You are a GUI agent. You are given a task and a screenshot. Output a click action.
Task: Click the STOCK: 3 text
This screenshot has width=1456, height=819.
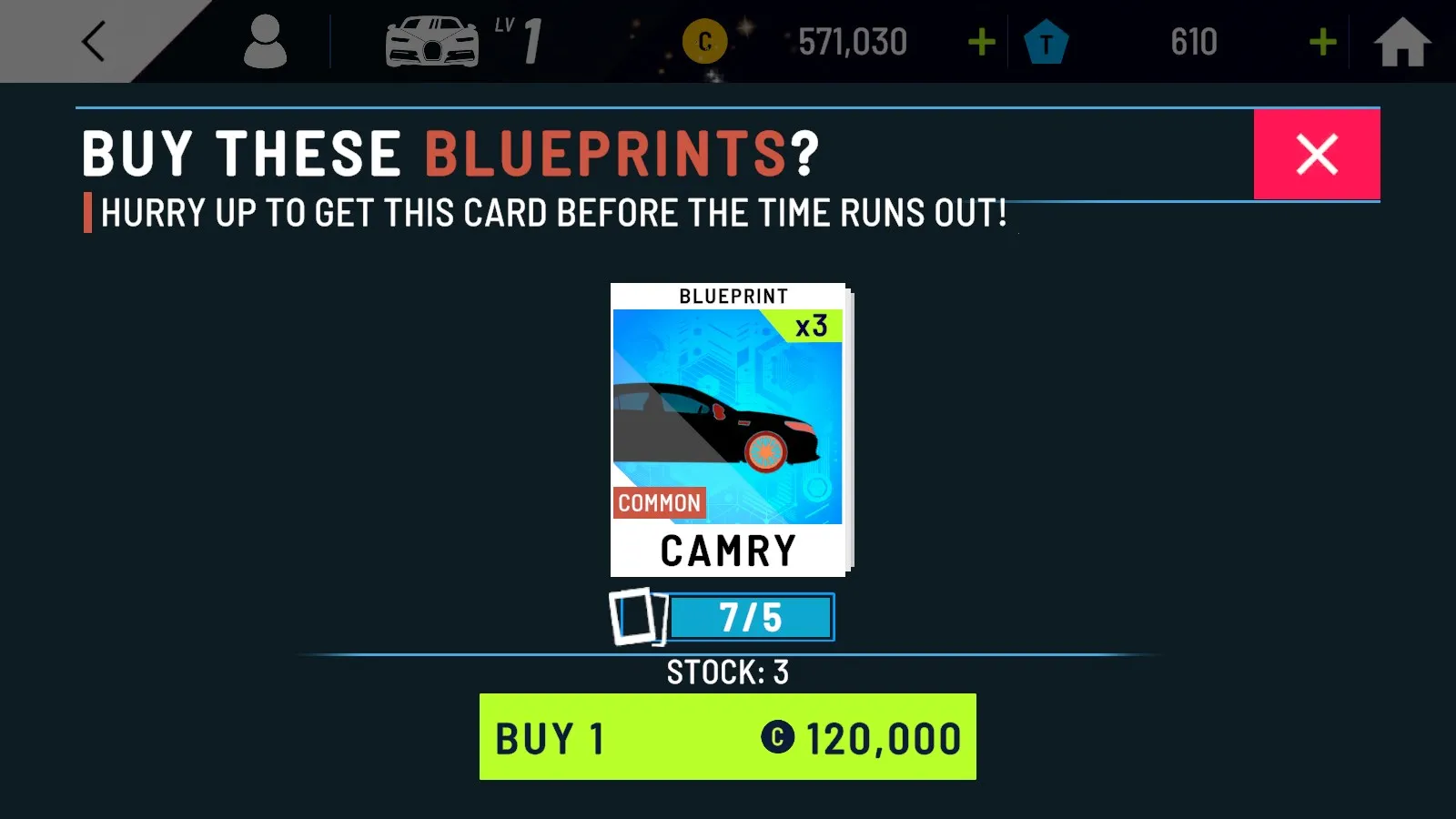click(728, 672)
